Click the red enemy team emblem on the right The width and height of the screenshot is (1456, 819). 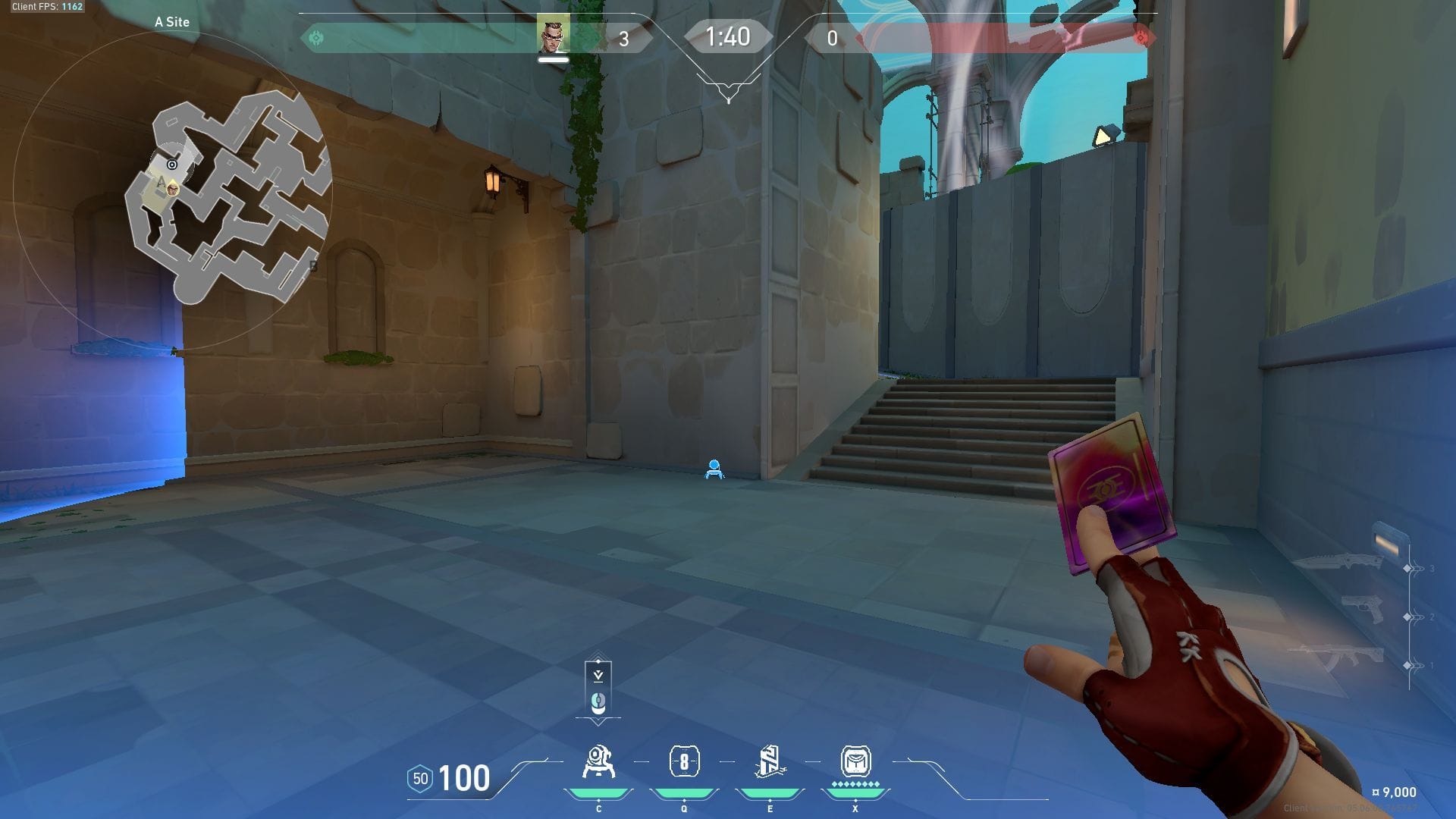pos(1139,36)
